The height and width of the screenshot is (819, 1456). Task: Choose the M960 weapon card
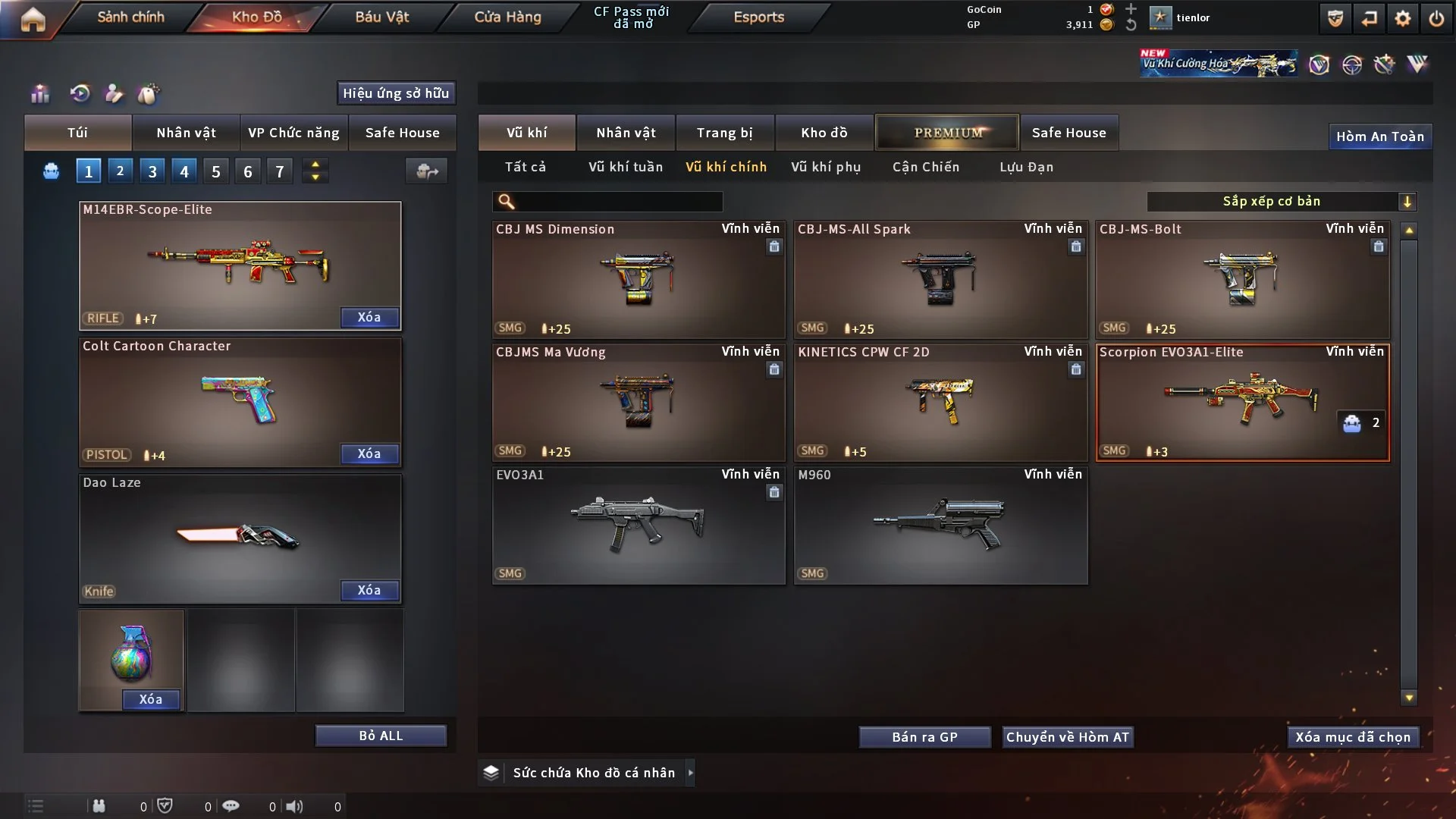point(940,525)
